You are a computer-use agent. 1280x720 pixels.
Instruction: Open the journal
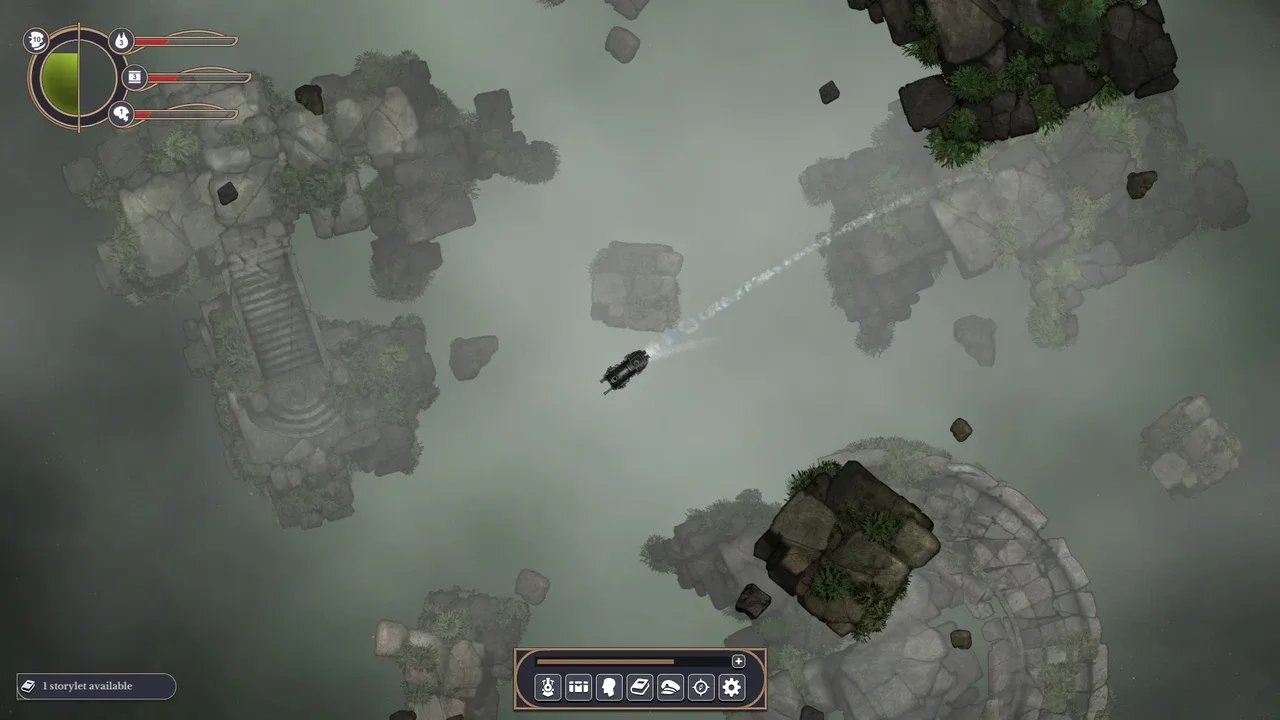pos(639,687)
